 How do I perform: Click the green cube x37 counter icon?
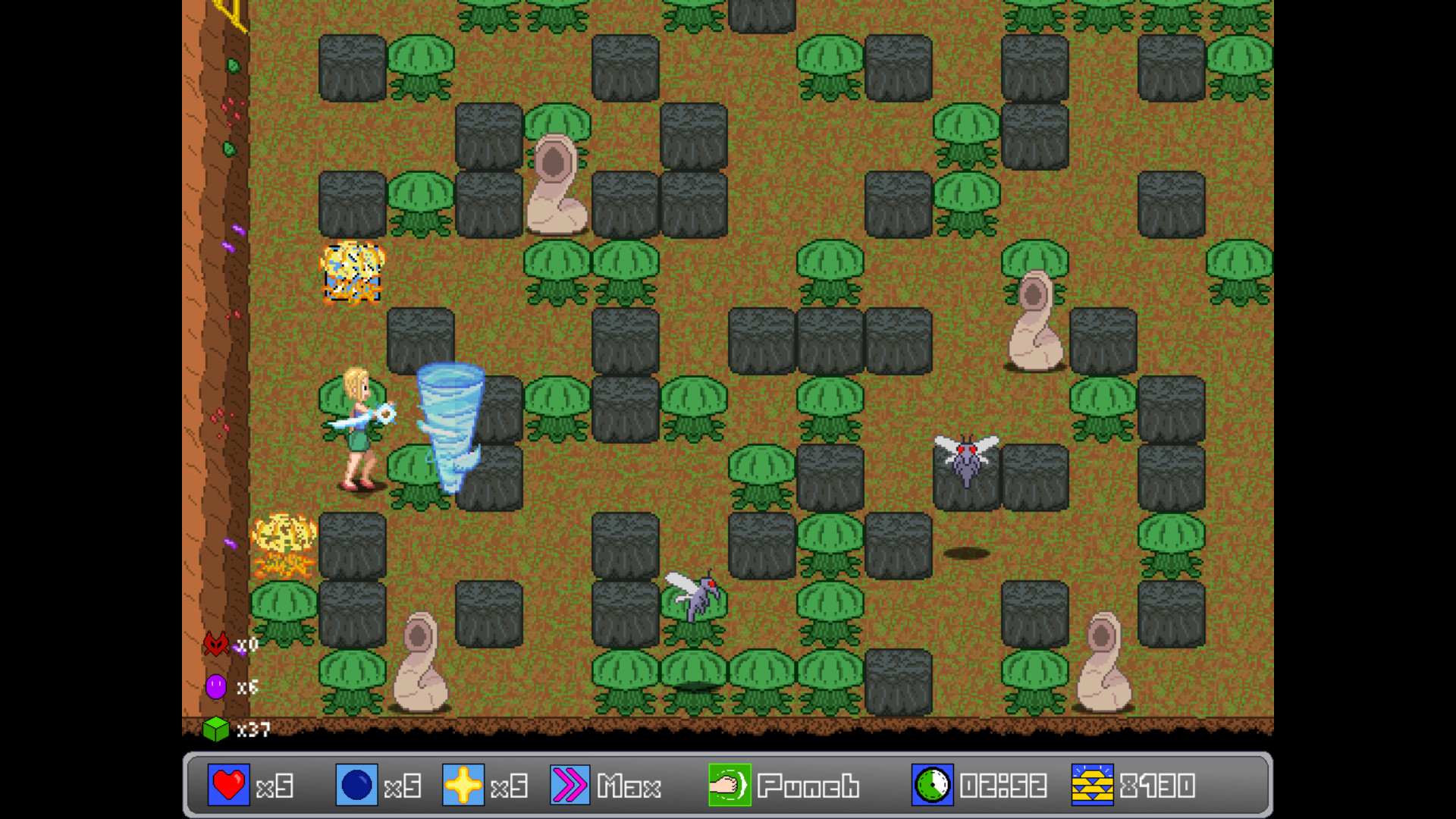(x=216, y=729)
